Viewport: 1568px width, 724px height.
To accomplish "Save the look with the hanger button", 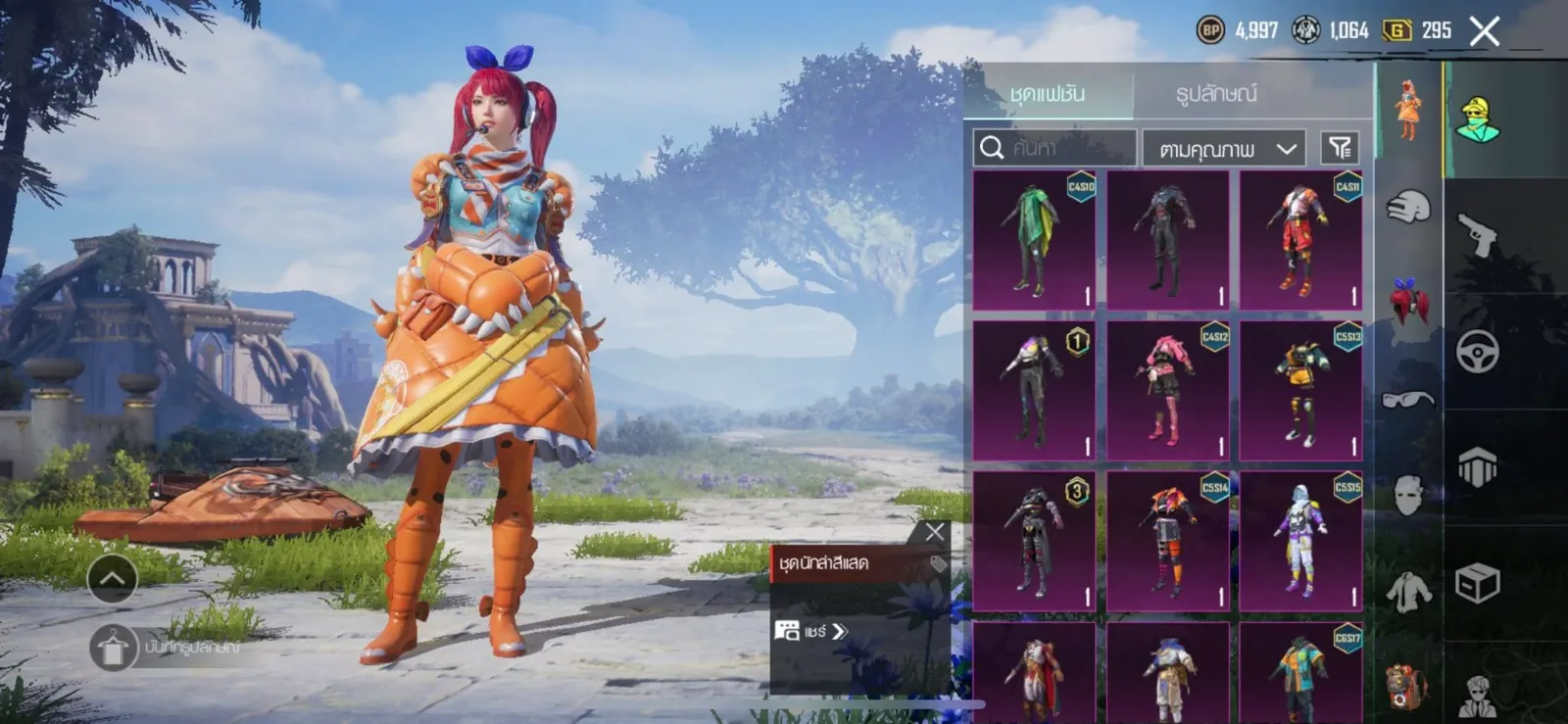I will pos(112,648).
